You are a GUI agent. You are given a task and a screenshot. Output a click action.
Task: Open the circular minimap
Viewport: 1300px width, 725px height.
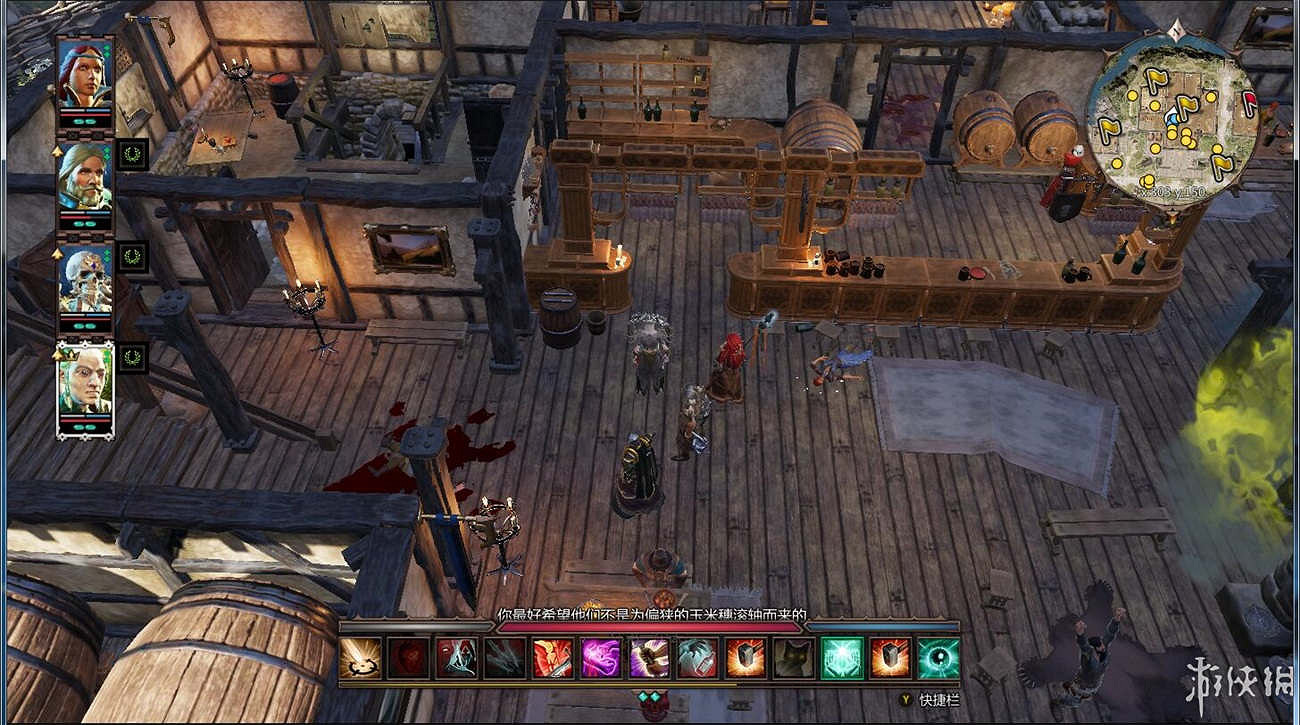point(1172,120)
